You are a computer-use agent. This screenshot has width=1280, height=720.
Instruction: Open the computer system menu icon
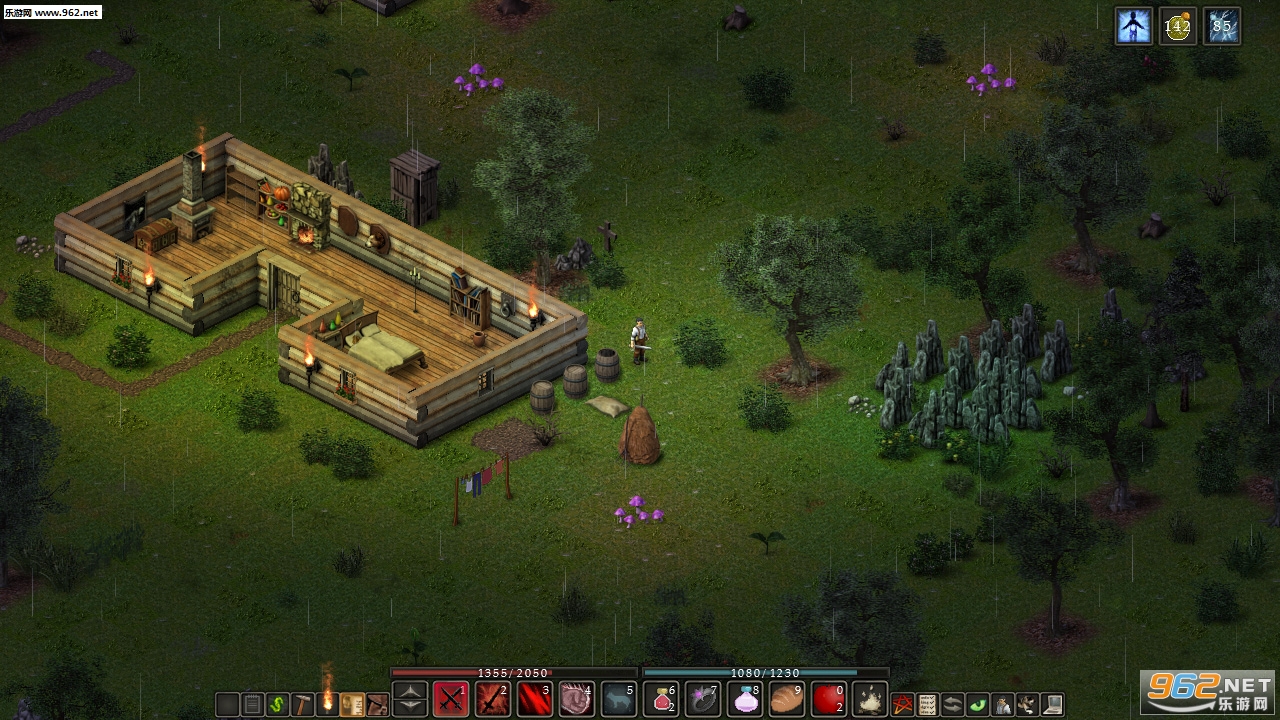tap(1052, 704)
